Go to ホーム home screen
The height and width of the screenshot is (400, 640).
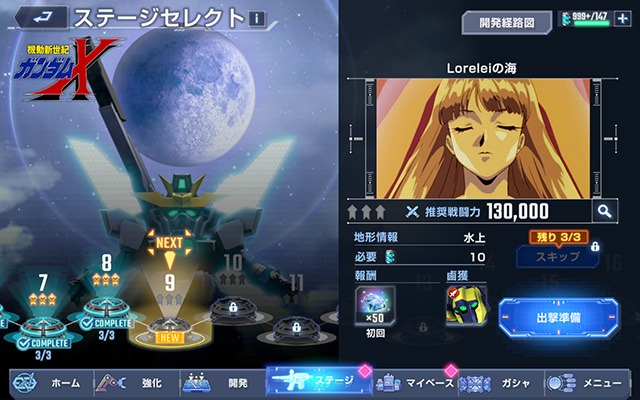49,382
